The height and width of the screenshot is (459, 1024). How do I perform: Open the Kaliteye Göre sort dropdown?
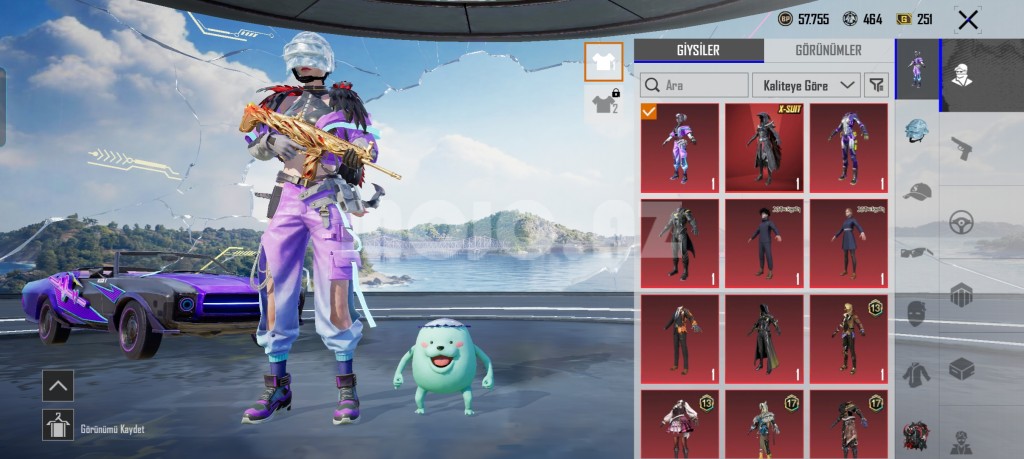click(805, 85)
